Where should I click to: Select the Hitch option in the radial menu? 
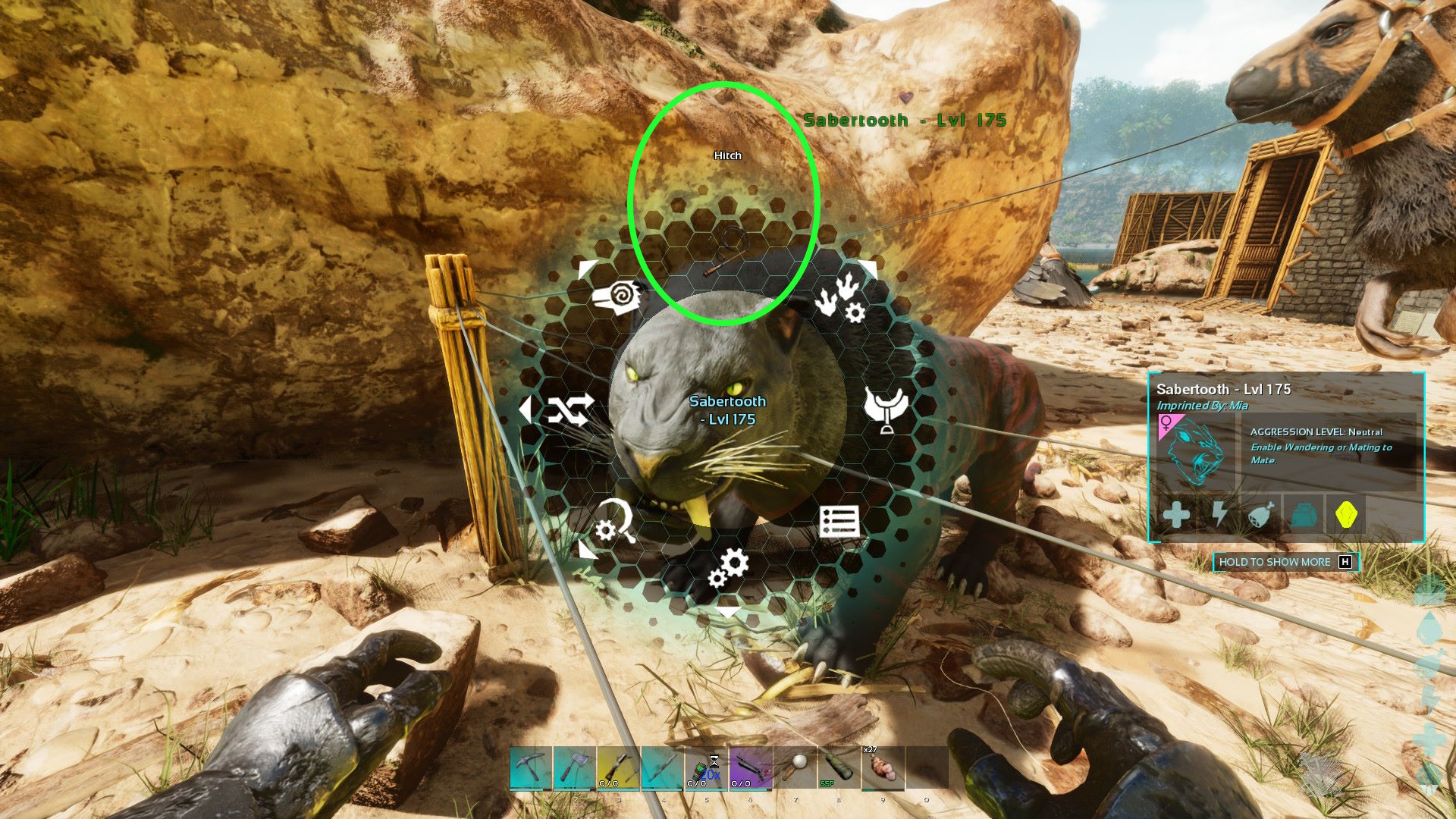(x=726, y=250)
